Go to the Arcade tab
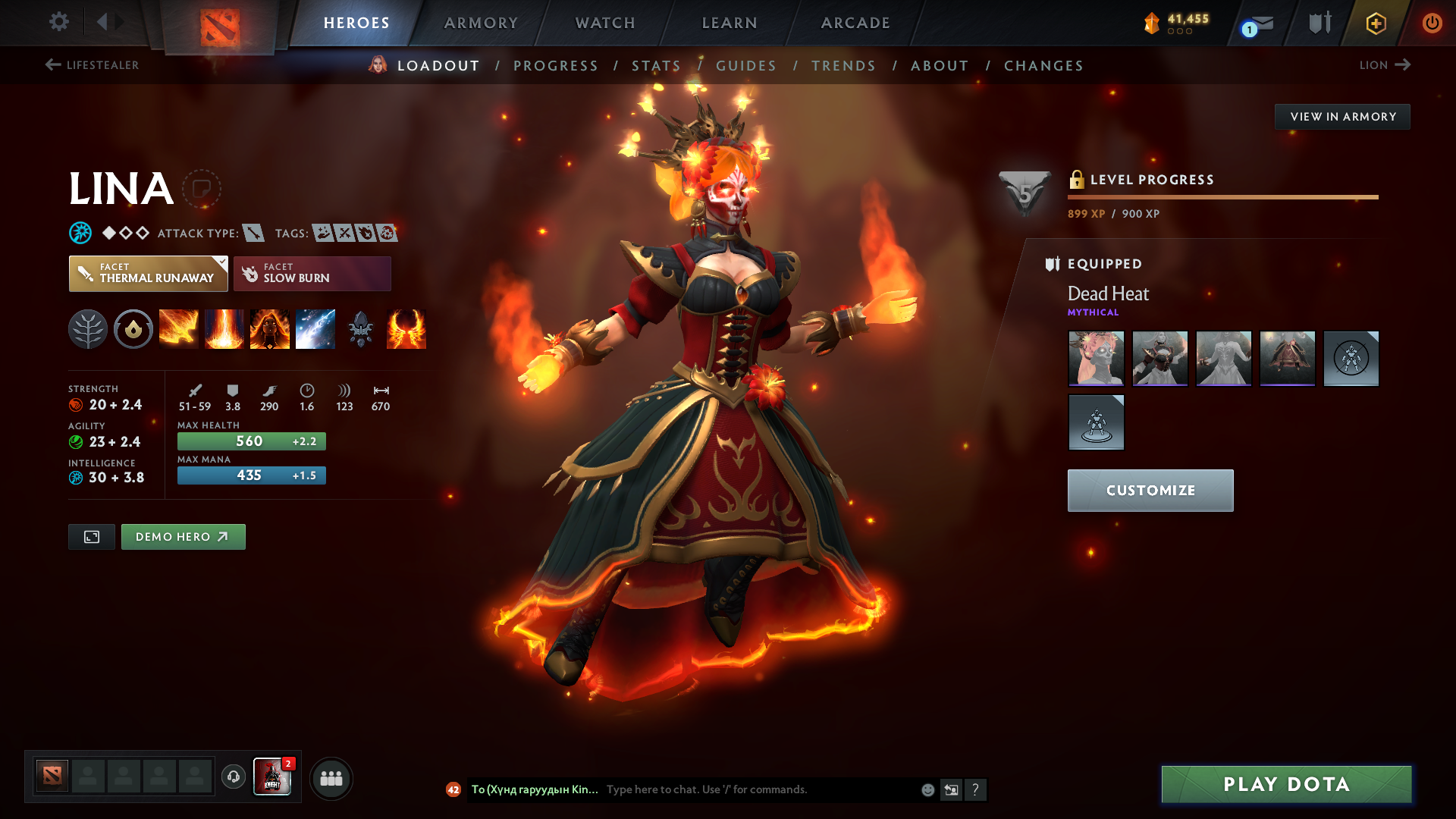1456x819 pixels. 855,23
